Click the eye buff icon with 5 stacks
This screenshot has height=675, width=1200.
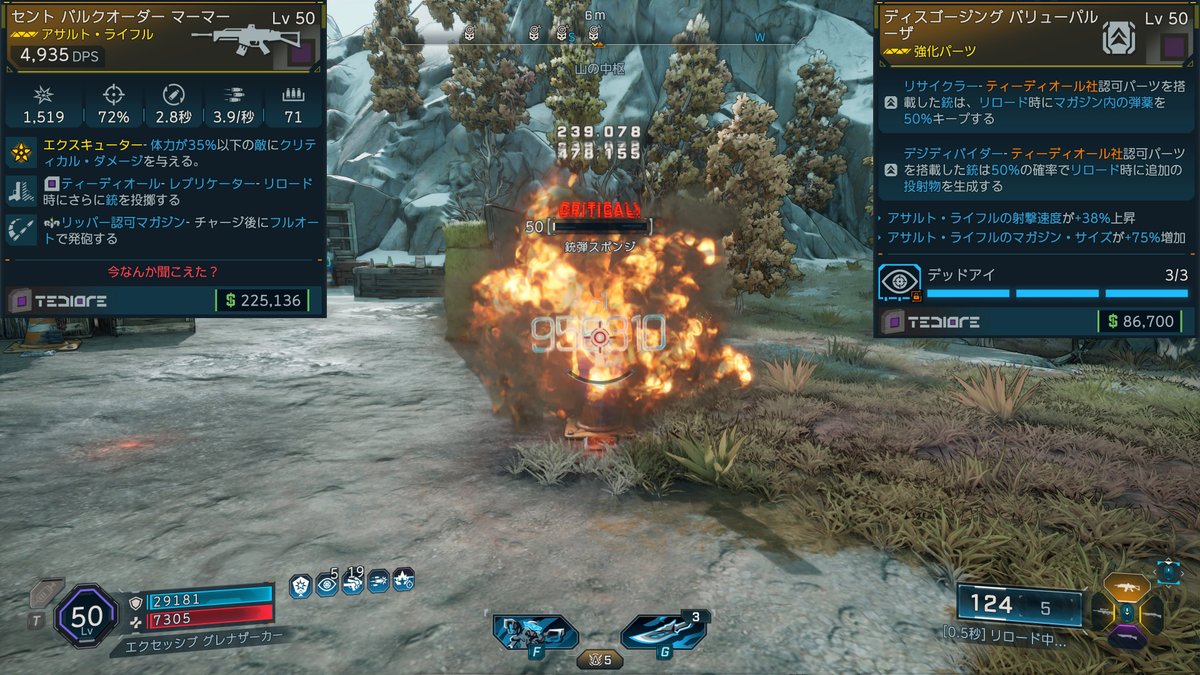pyautogui.click(x=327, y=584)
